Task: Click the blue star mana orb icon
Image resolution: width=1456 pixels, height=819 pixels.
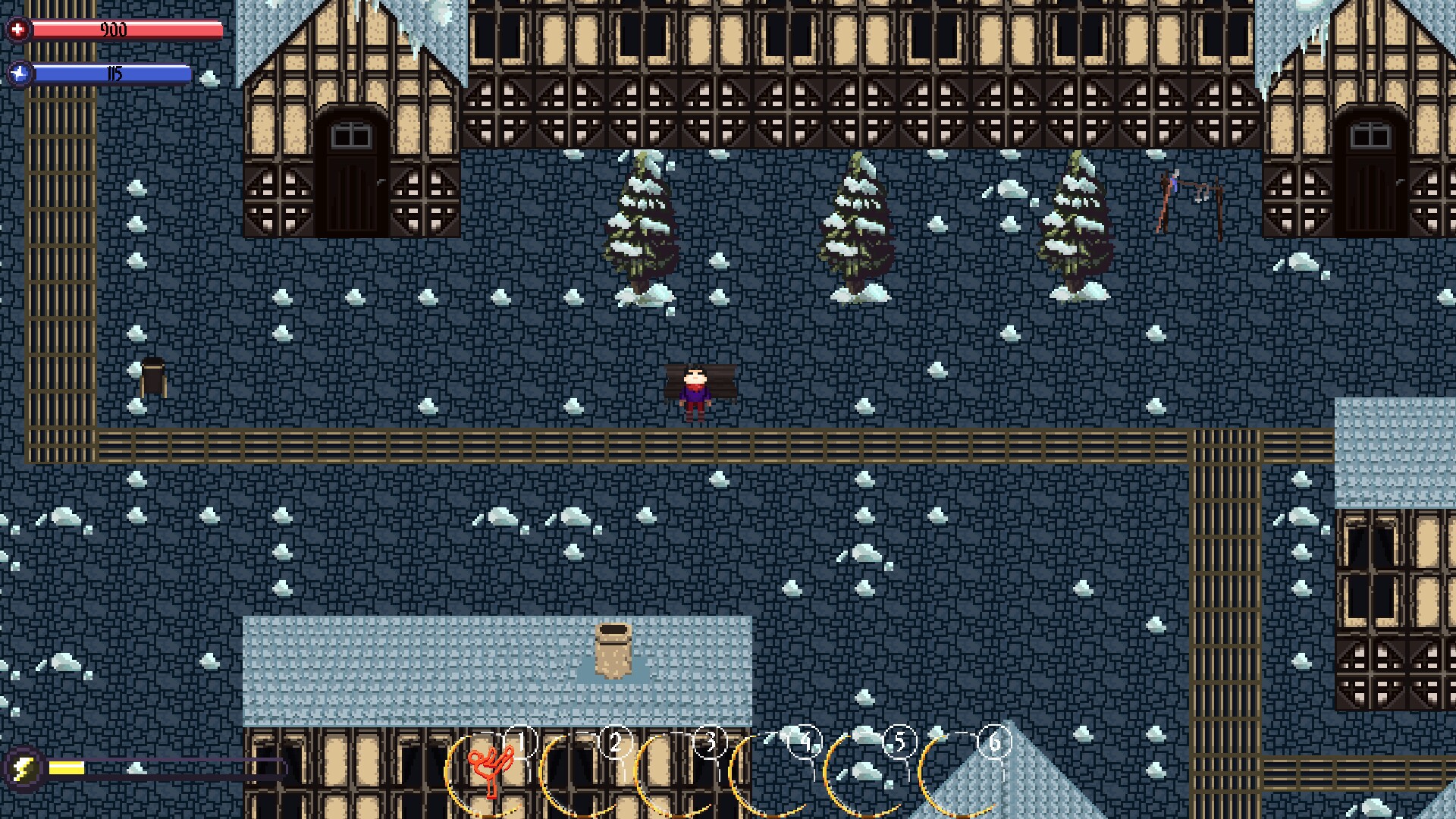Action: (x=22, y=74)
